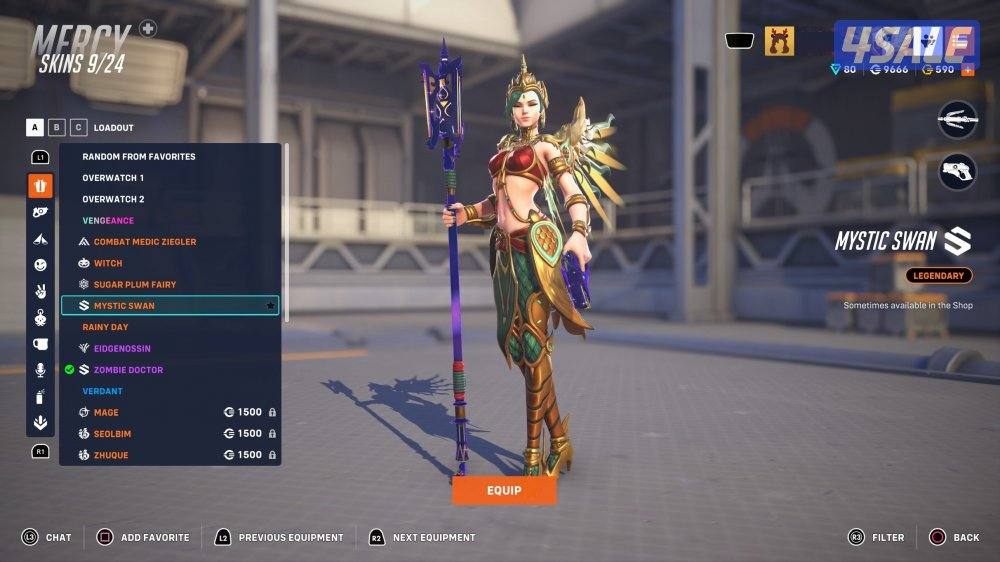Pick the locked Zhuque skin
The width and height of the screenshot is (1000, 562).
point(110,455)
